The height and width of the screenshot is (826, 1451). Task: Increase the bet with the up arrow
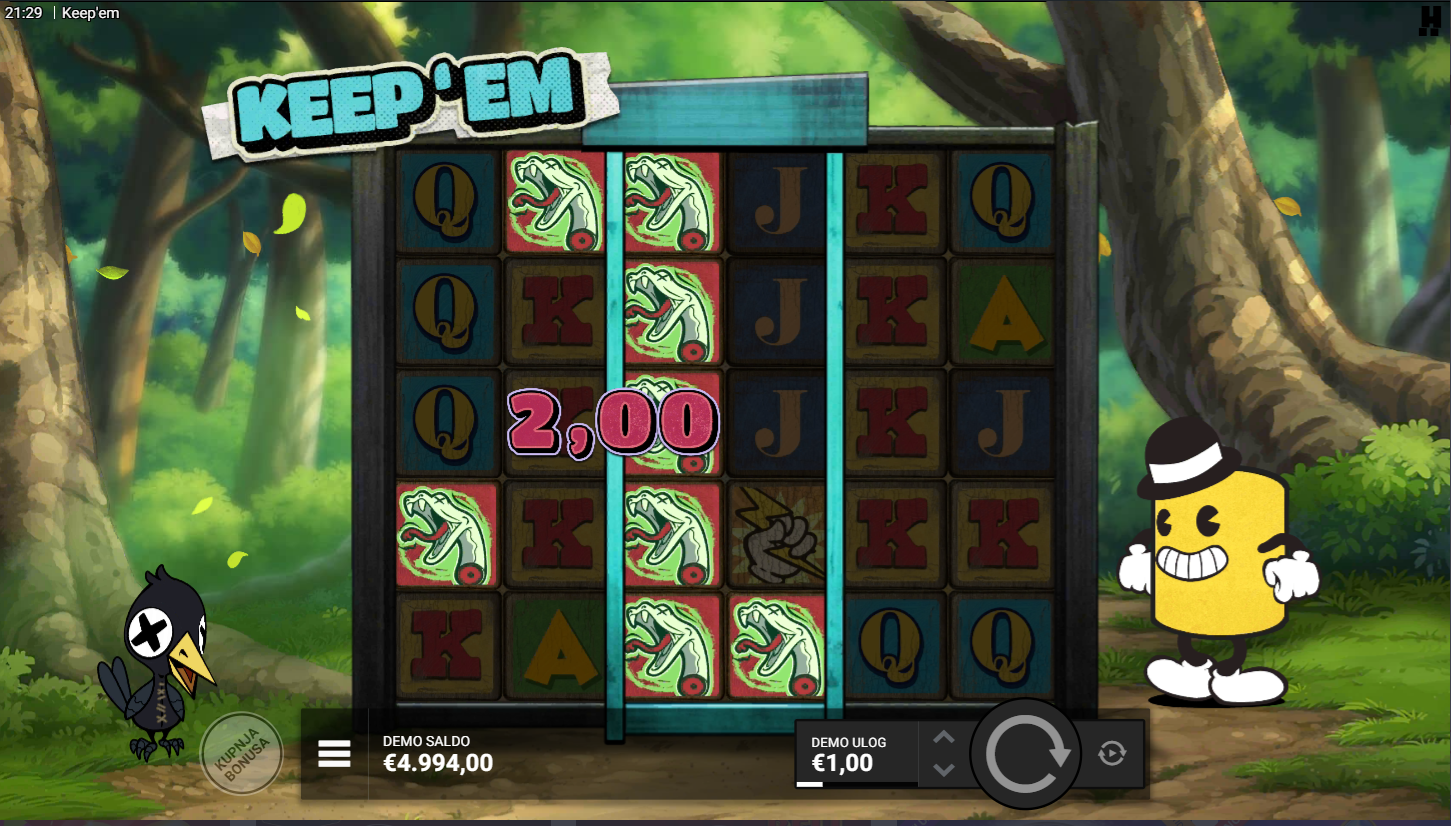click(x=944, y=738)
